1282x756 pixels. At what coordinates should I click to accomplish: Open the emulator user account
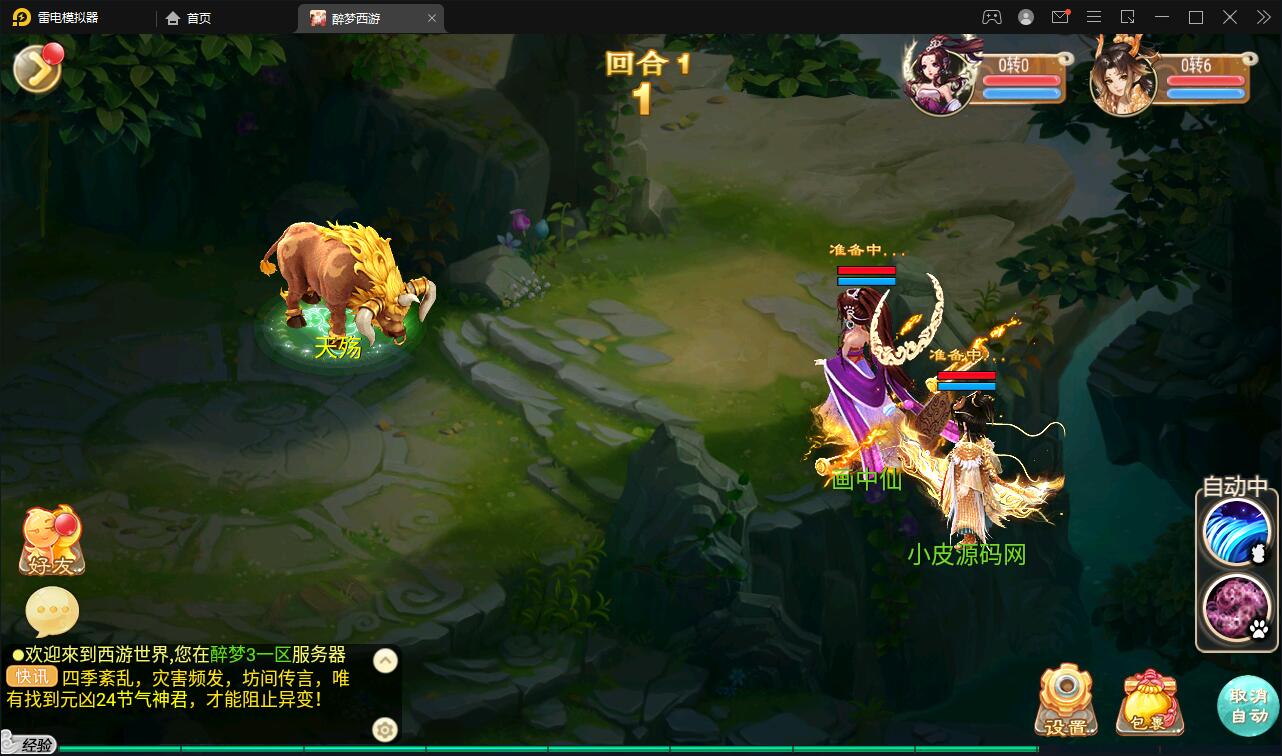[1024, 17]
